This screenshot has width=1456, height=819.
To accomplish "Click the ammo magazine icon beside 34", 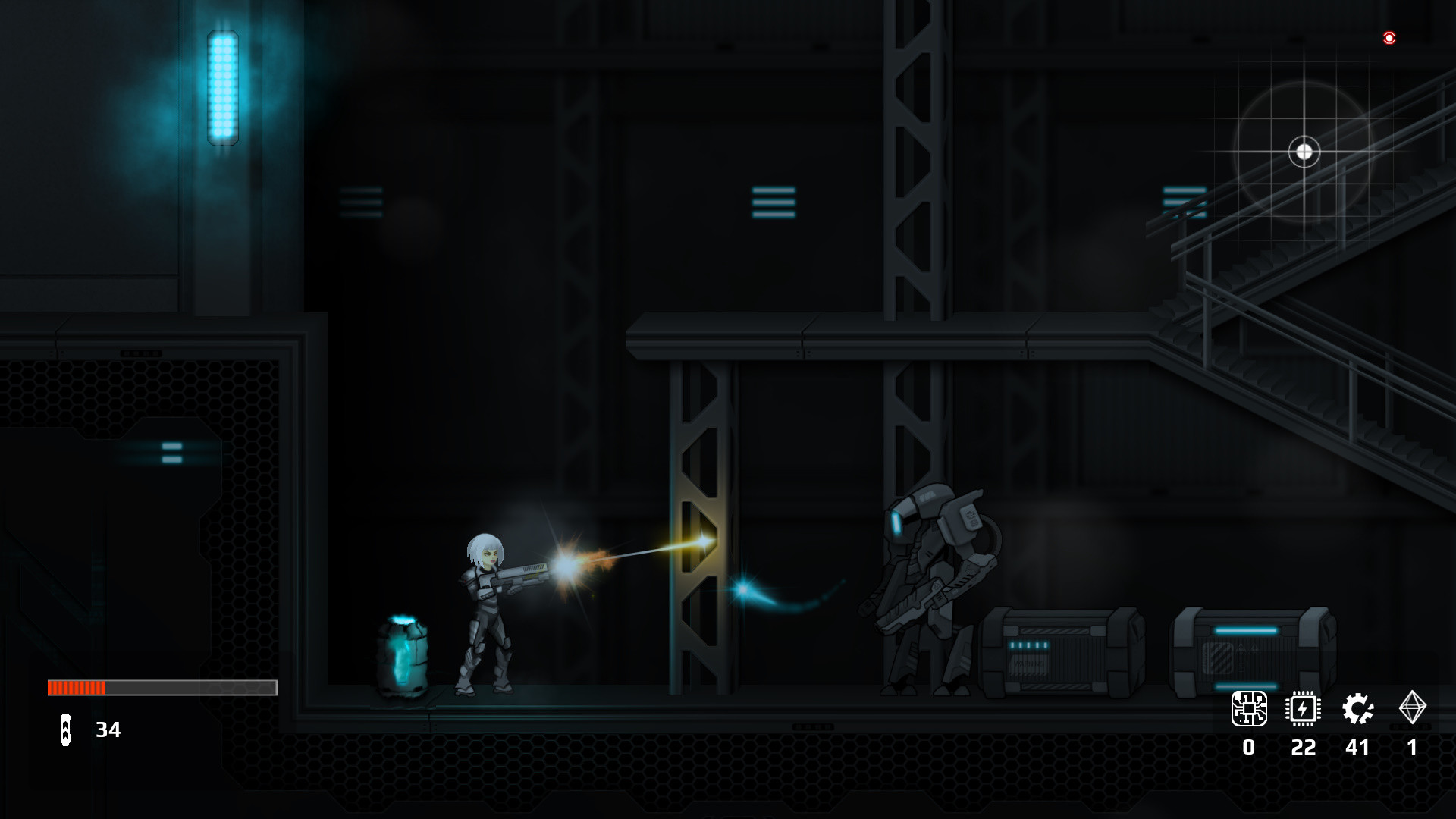I will (x=65, y=731).
